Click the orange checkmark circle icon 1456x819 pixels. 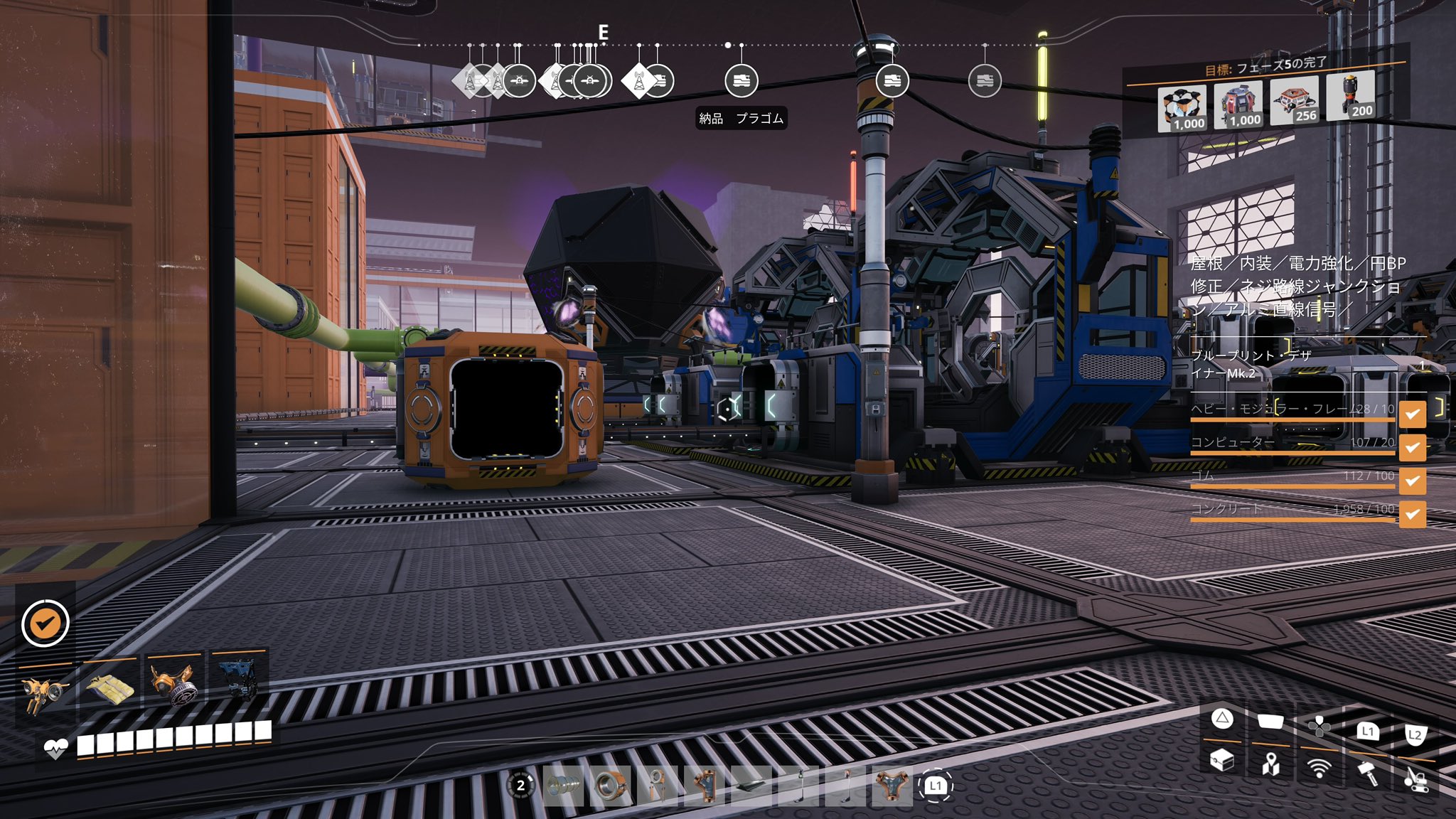pyautogui.click(x=45, y=623)
